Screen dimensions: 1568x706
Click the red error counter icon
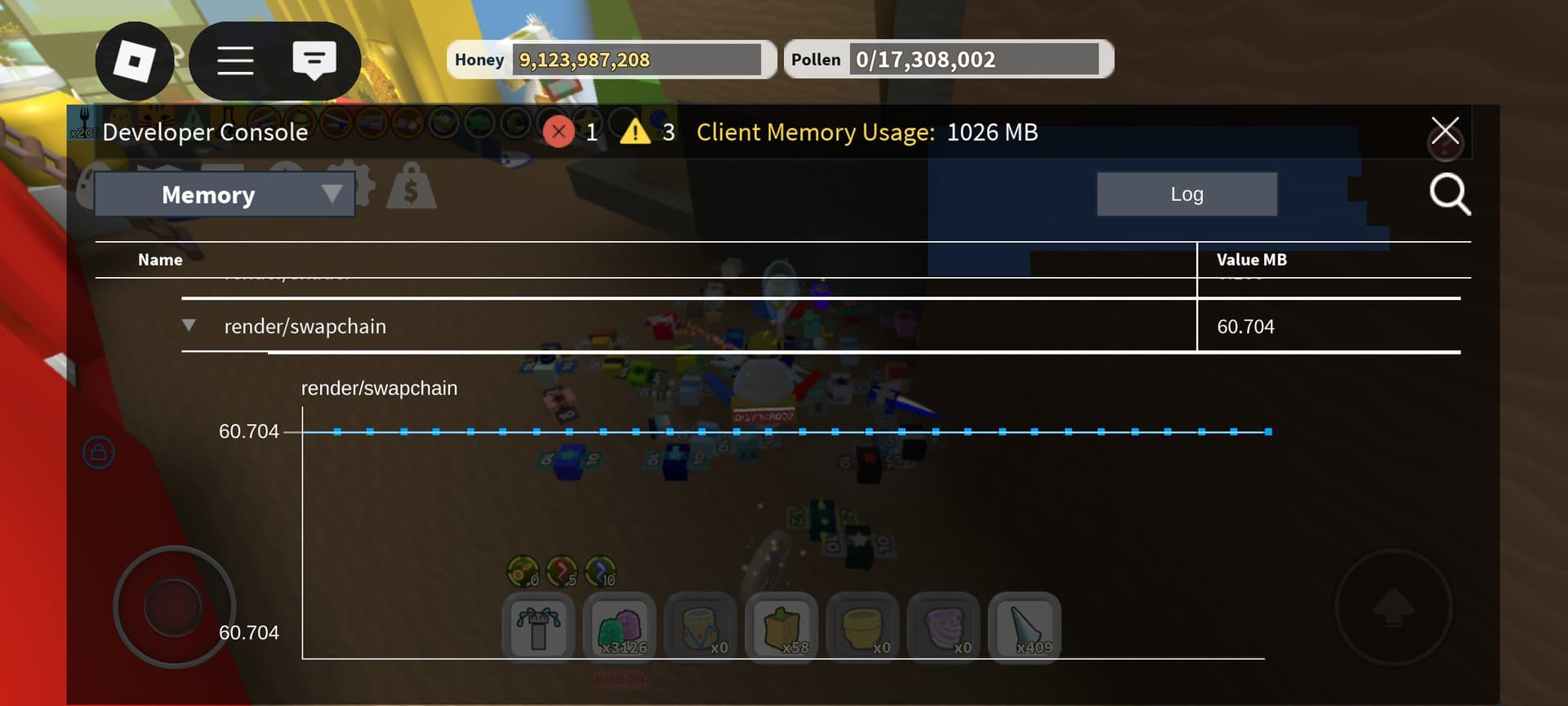pos(558,132)
